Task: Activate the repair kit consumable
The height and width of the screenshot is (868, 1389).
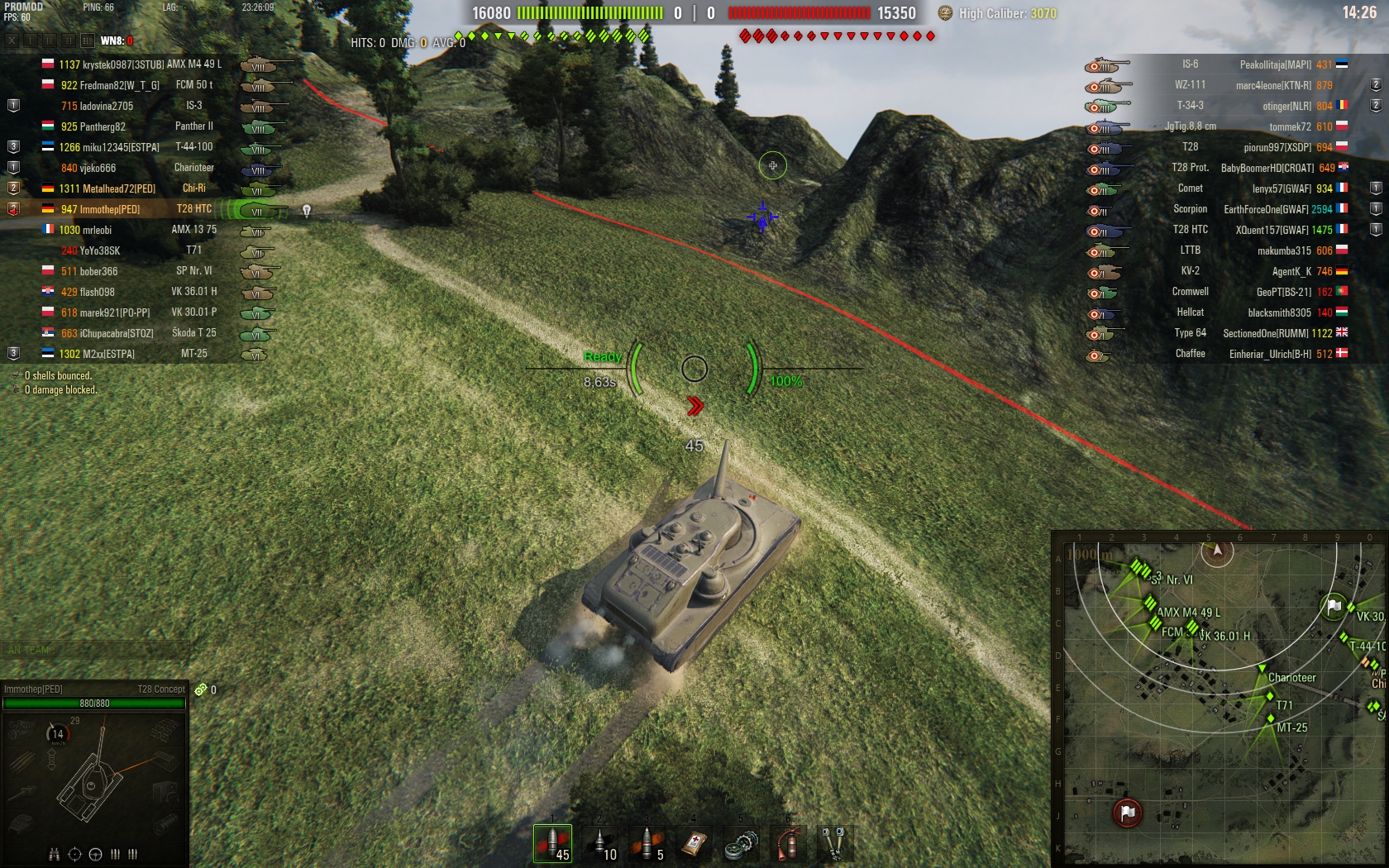Action: [741, 844]
